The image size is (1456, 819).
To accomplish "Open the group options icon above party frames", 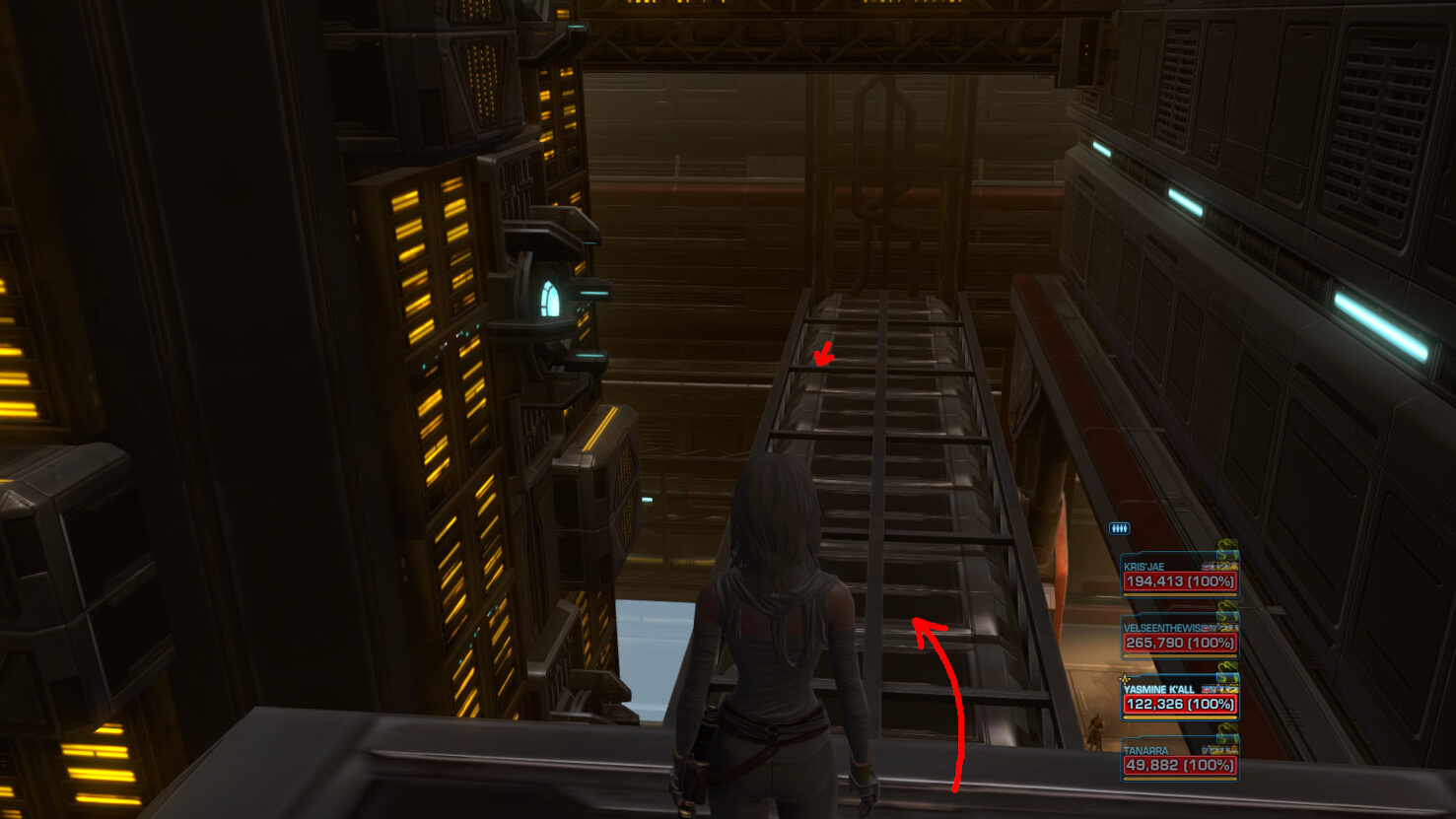I will click(1119, 529).
